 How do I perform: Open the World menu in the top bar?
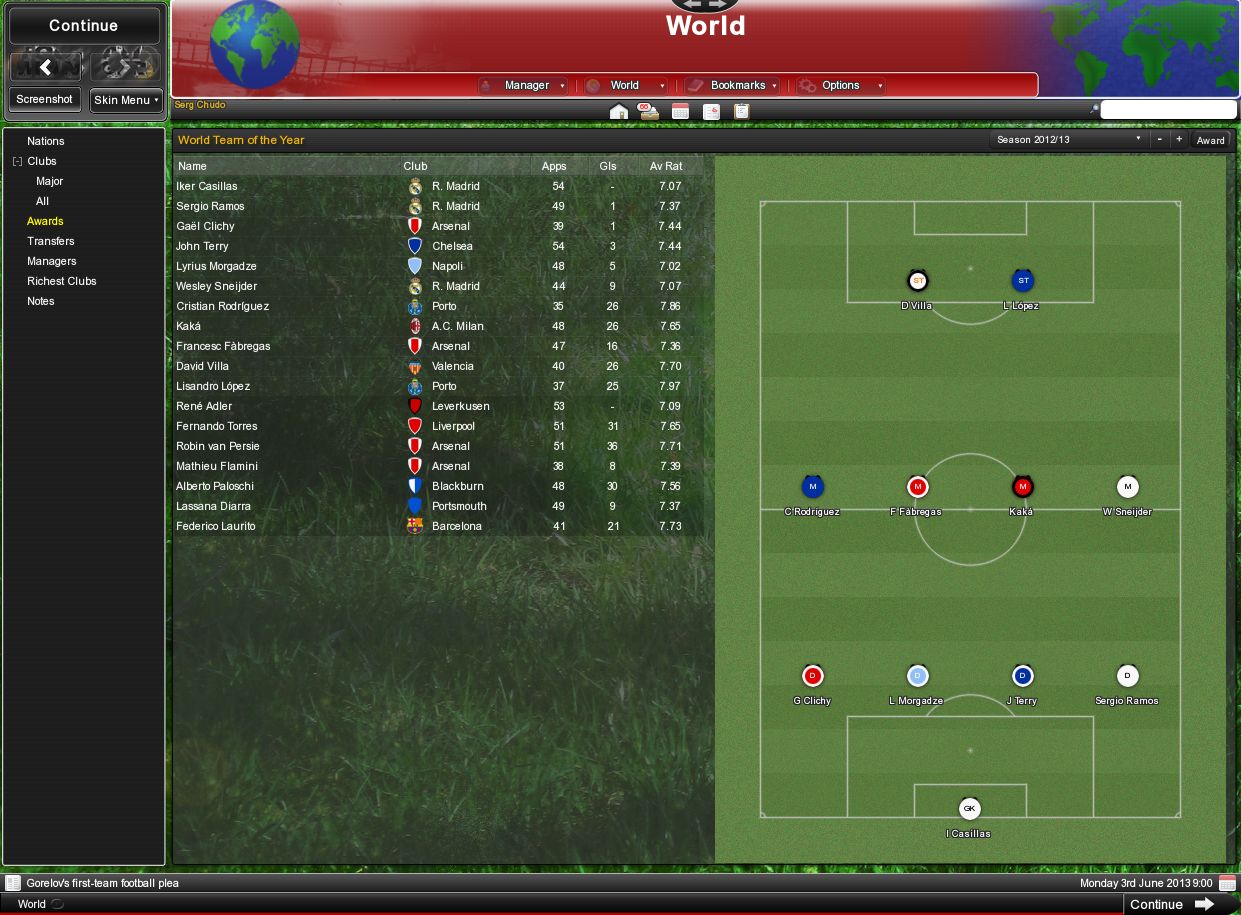[626, 86]
